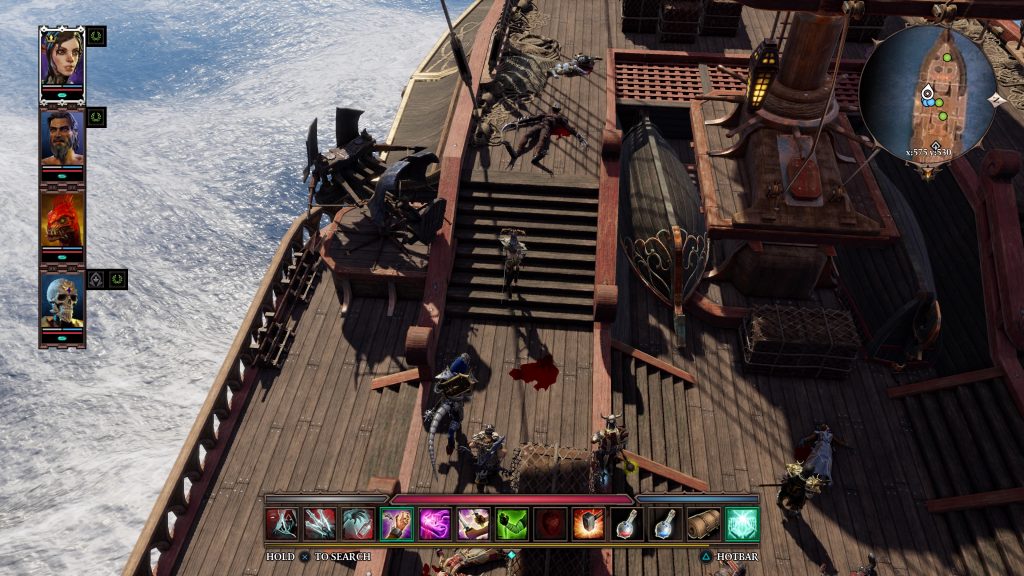Image resolution: width=1024 pixels, height=576 pixels.
Task: Use the blue potion flask
Action: [x=665, y=524]
